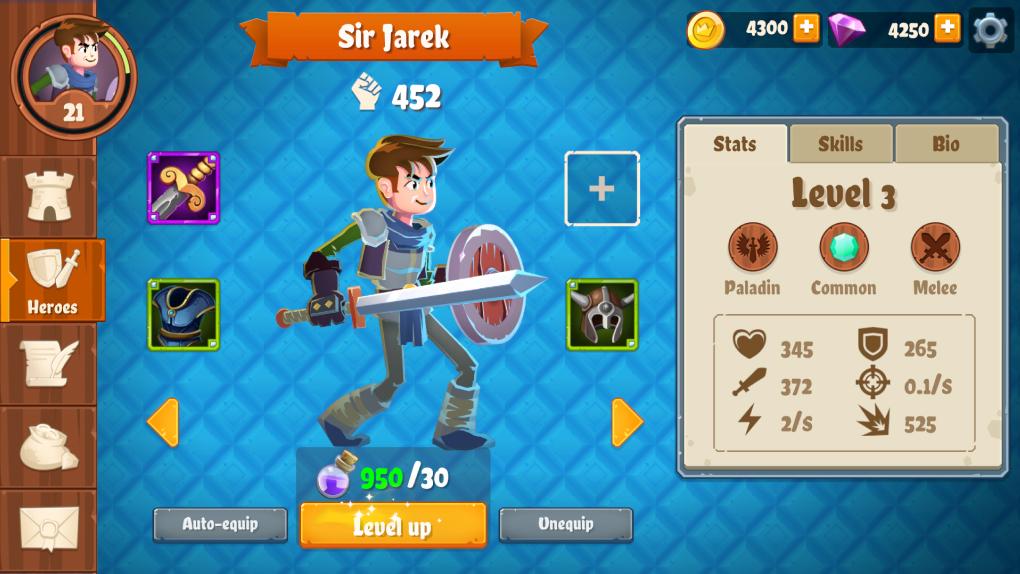Select the Stats tab
Viewport: 1020px width, 574px height.
pyautogui.click(x=735, y=144)
